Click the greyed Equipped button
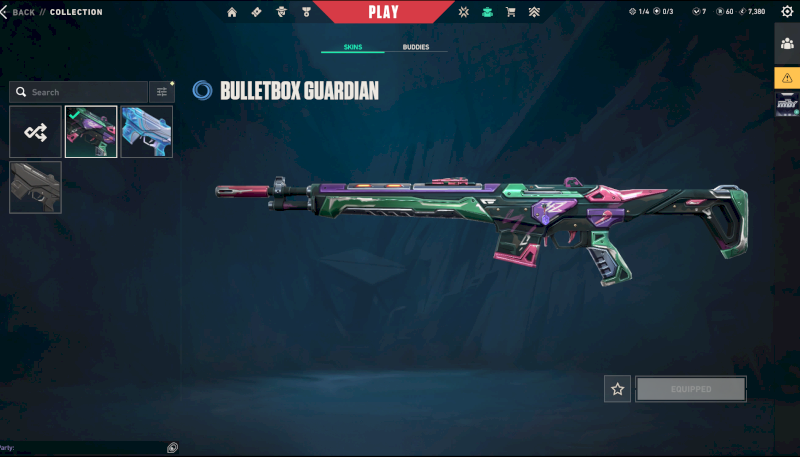The image size is (800, 457). pos(690,389)
